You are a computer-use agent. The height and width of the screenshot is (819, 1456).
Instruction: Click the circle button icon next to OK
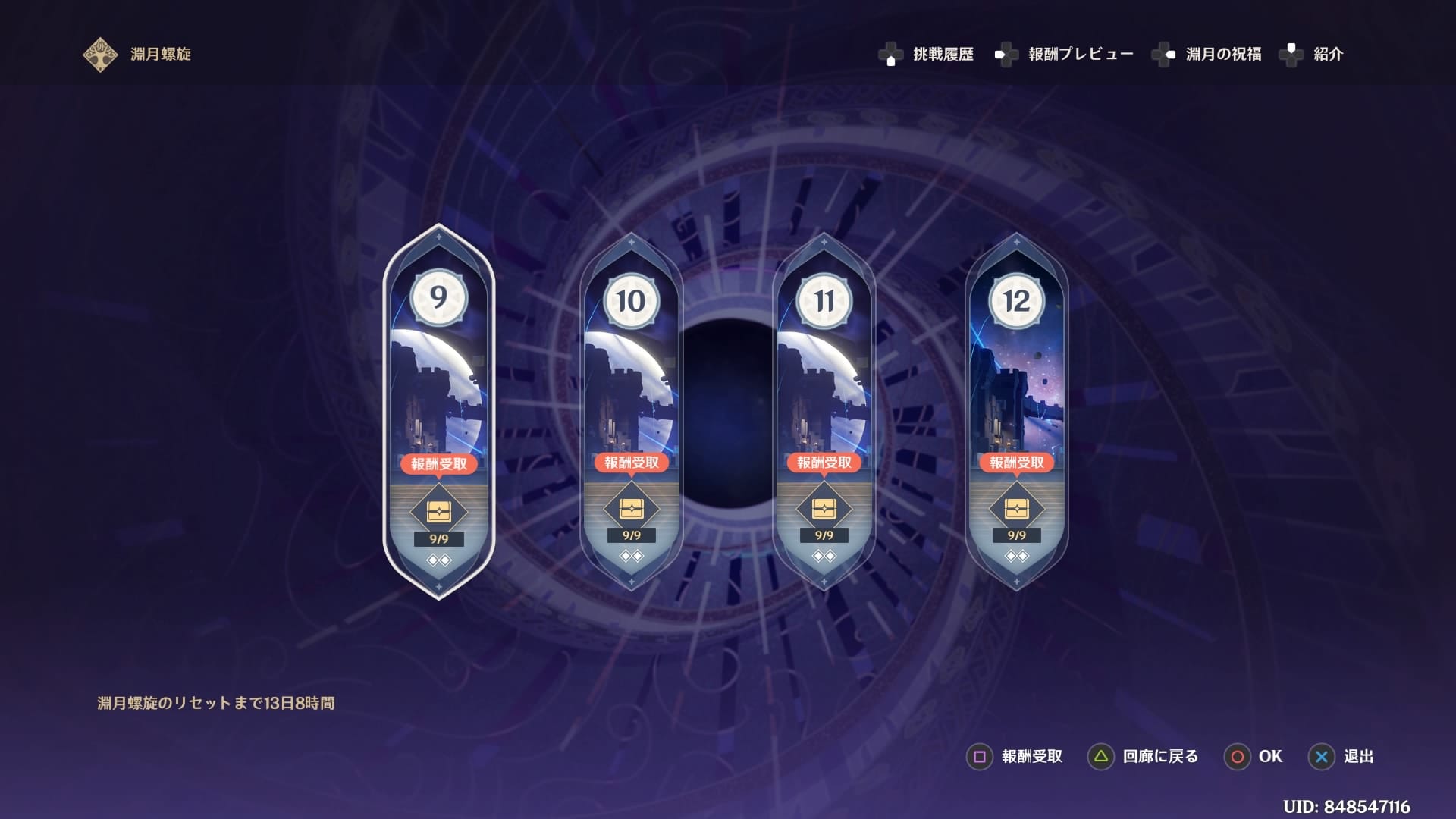1238,757
